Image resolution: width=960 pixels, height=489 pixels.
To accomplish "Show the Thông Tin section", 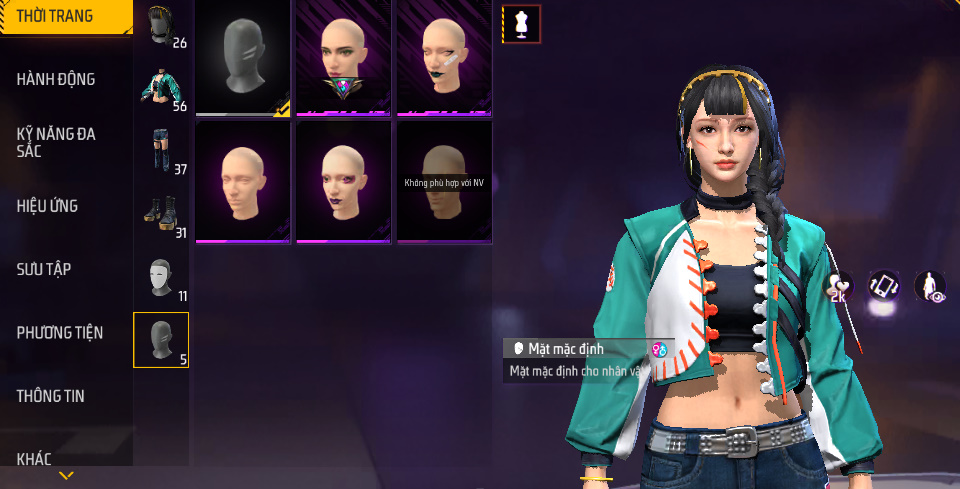I will tap(50, 396).
